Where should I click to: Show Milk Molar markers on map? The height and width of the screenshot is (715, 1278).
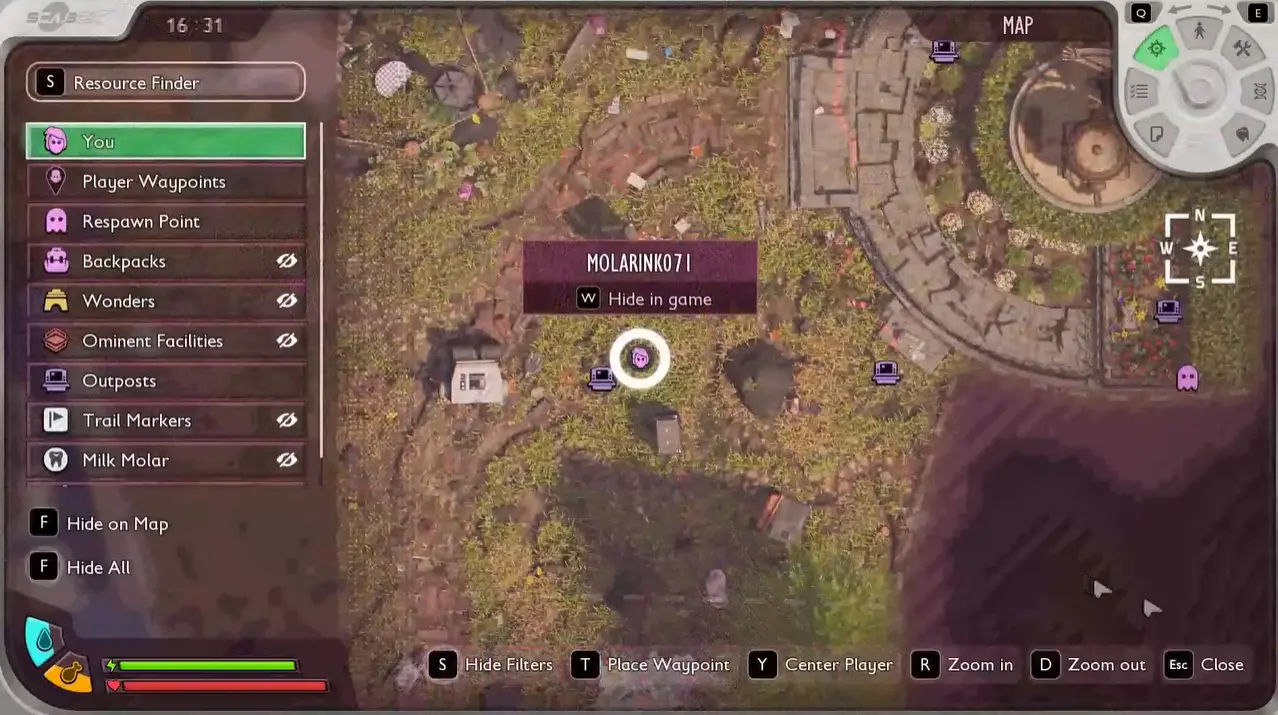click(287, 460)
